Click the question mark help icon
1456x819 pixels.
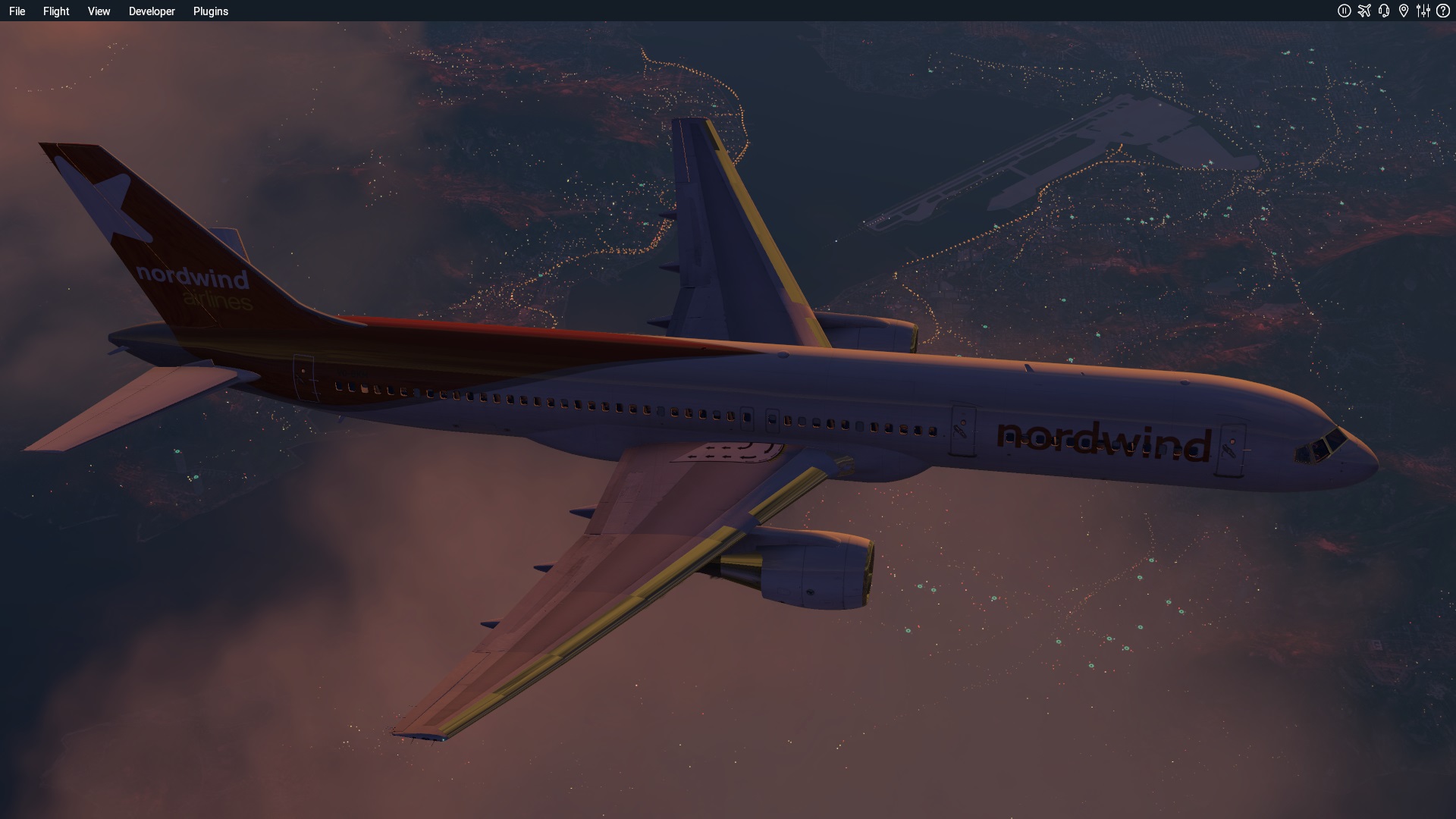[x=1443, y=11]
